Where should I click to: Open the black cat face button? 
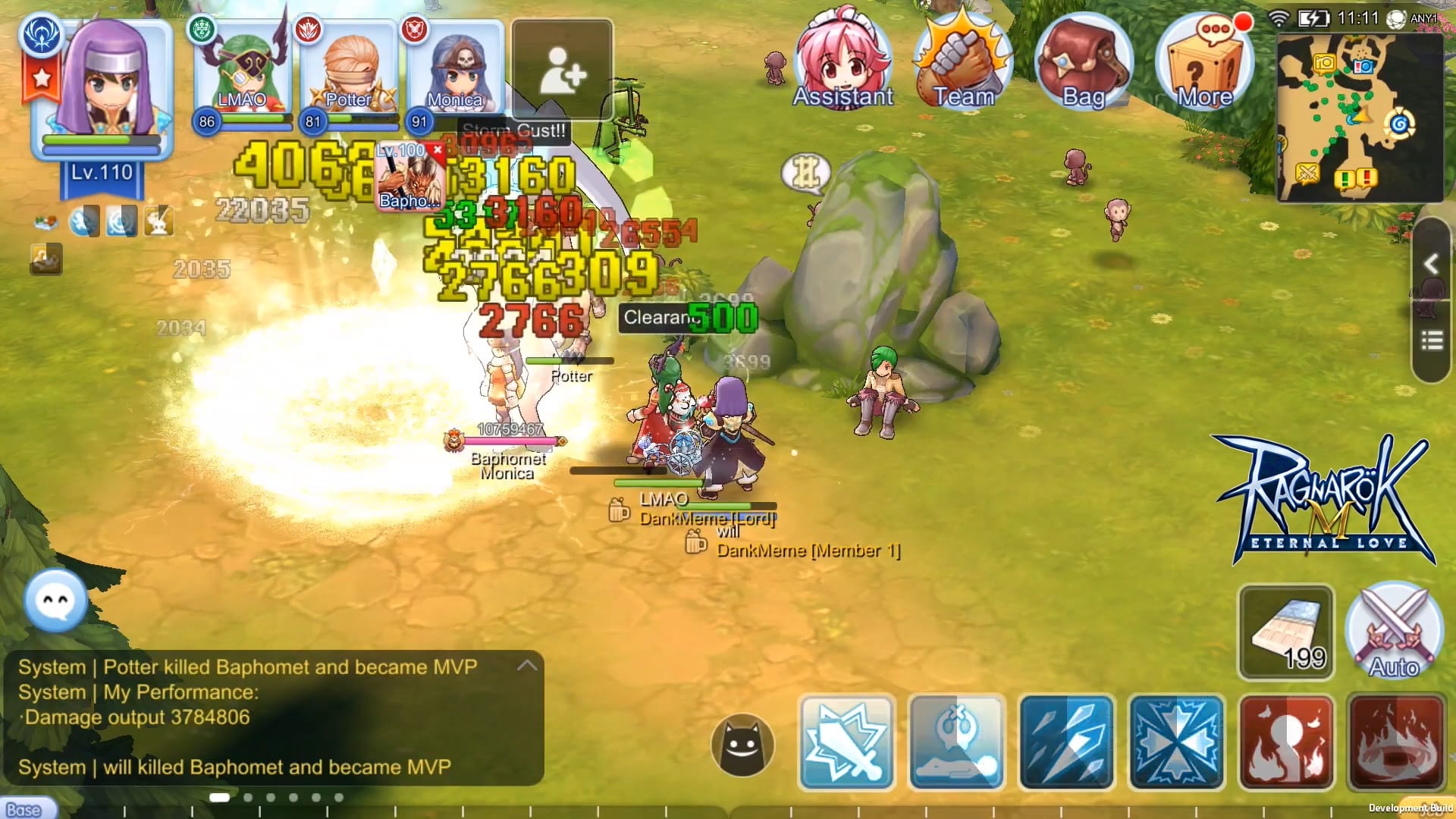pos(742,744)
